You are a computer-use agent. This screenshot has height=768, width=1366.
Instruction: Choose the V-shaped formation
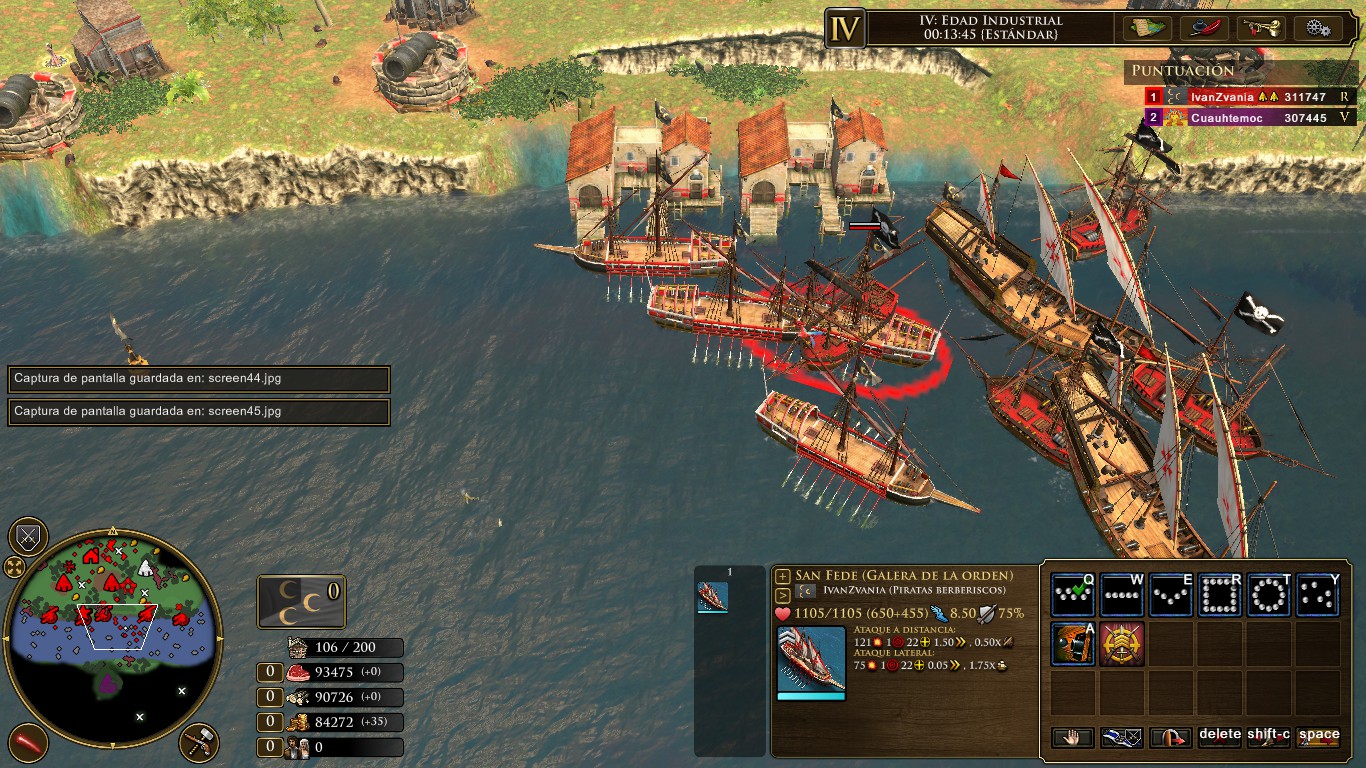click(1171, 595)
